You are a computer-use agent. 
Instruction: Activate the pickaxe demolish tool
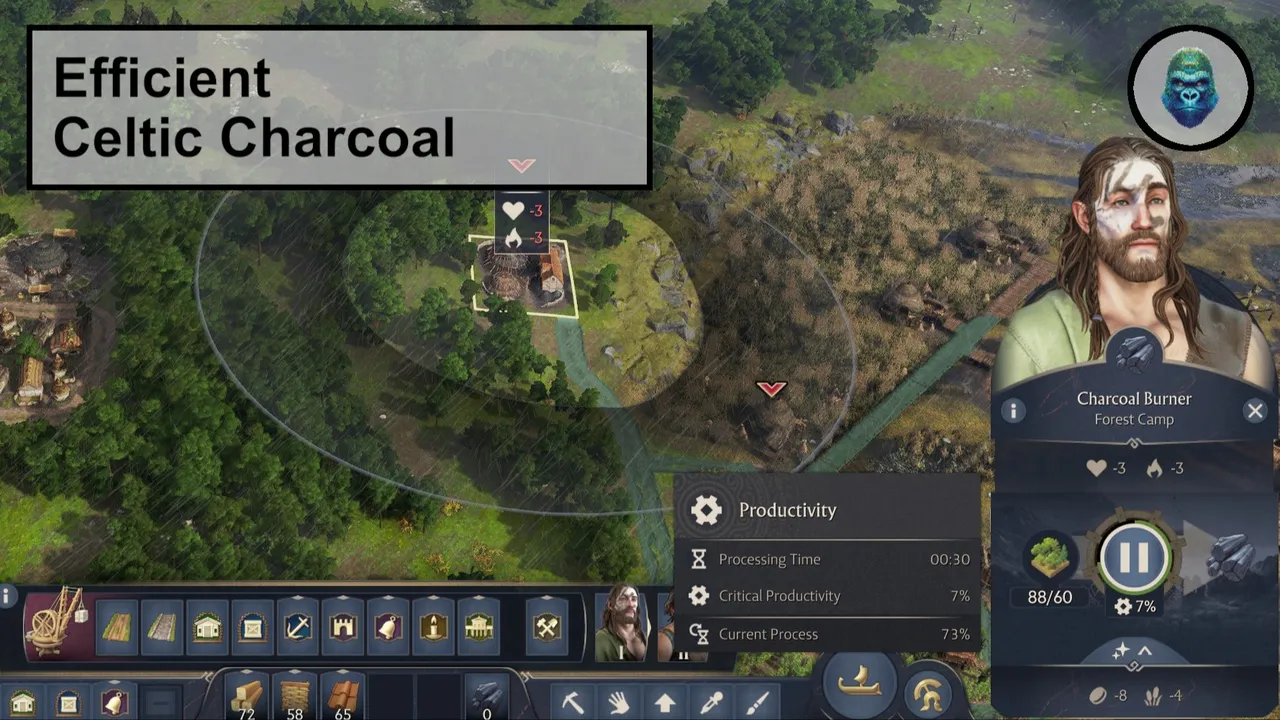pyautogui.click(x=573, y=702)
